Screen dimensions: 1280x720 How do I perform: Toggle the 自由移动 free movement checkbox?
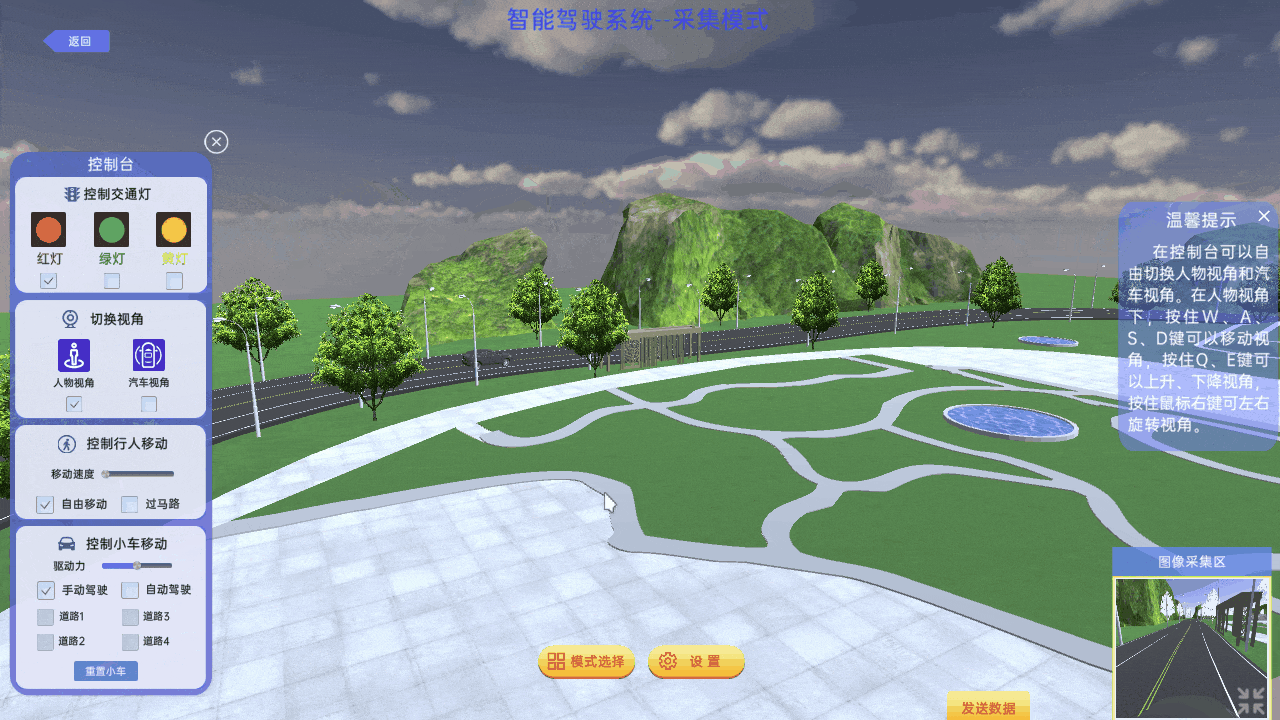click(45, 504)
